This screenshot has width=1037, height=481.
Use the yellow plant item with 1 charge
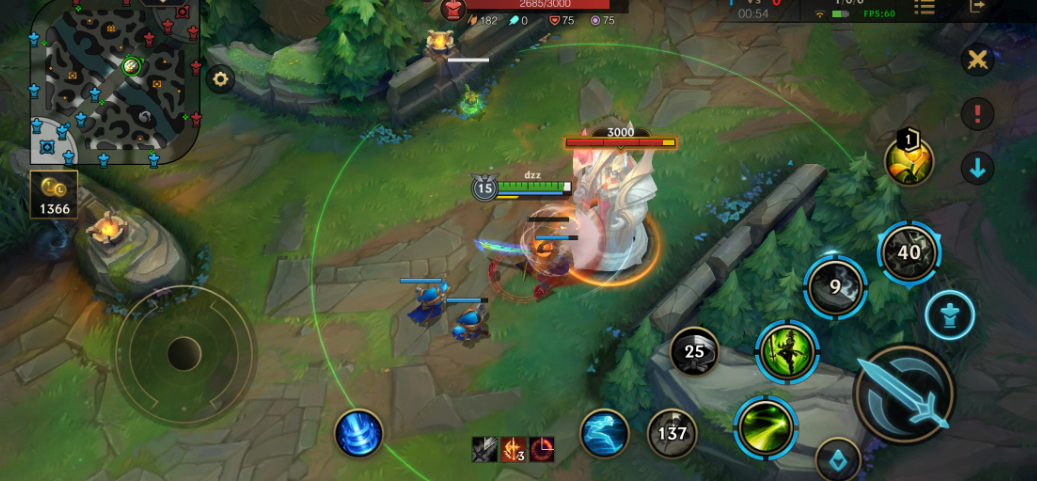[909, 160]
